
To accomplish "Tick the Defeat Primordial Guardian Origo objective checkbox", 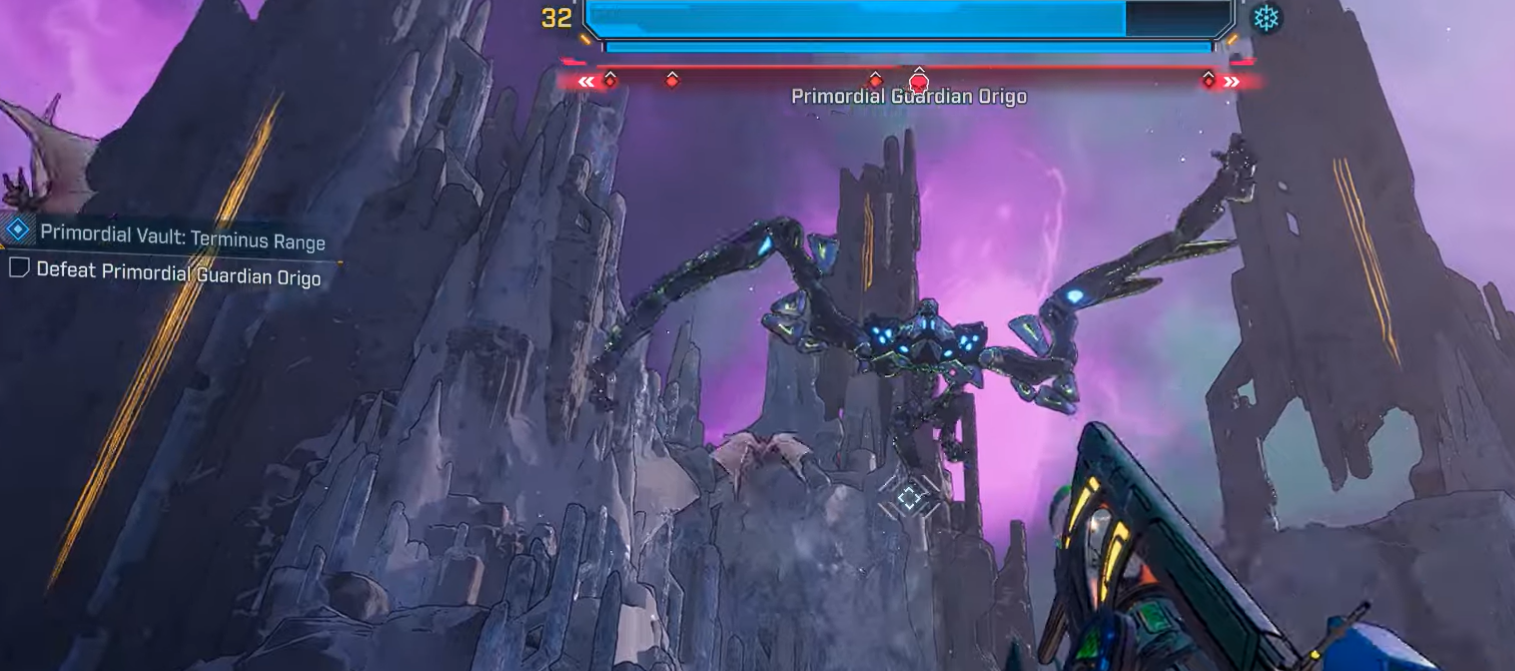I will pyautogui.click(x=19, y=267).
